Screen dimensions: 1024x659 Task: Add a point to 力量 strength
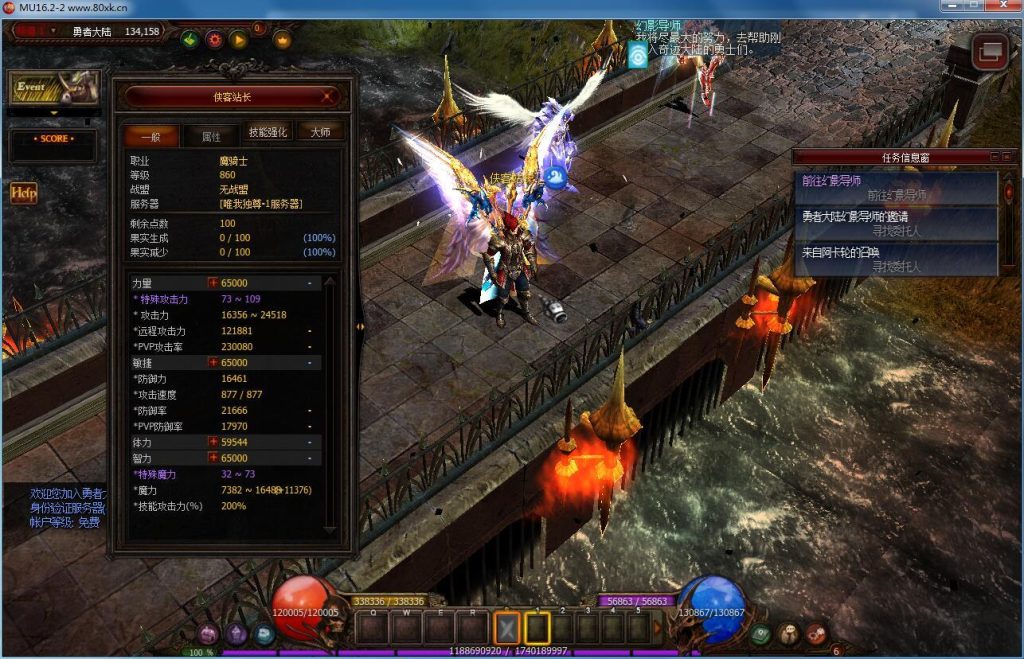(213, 284)
